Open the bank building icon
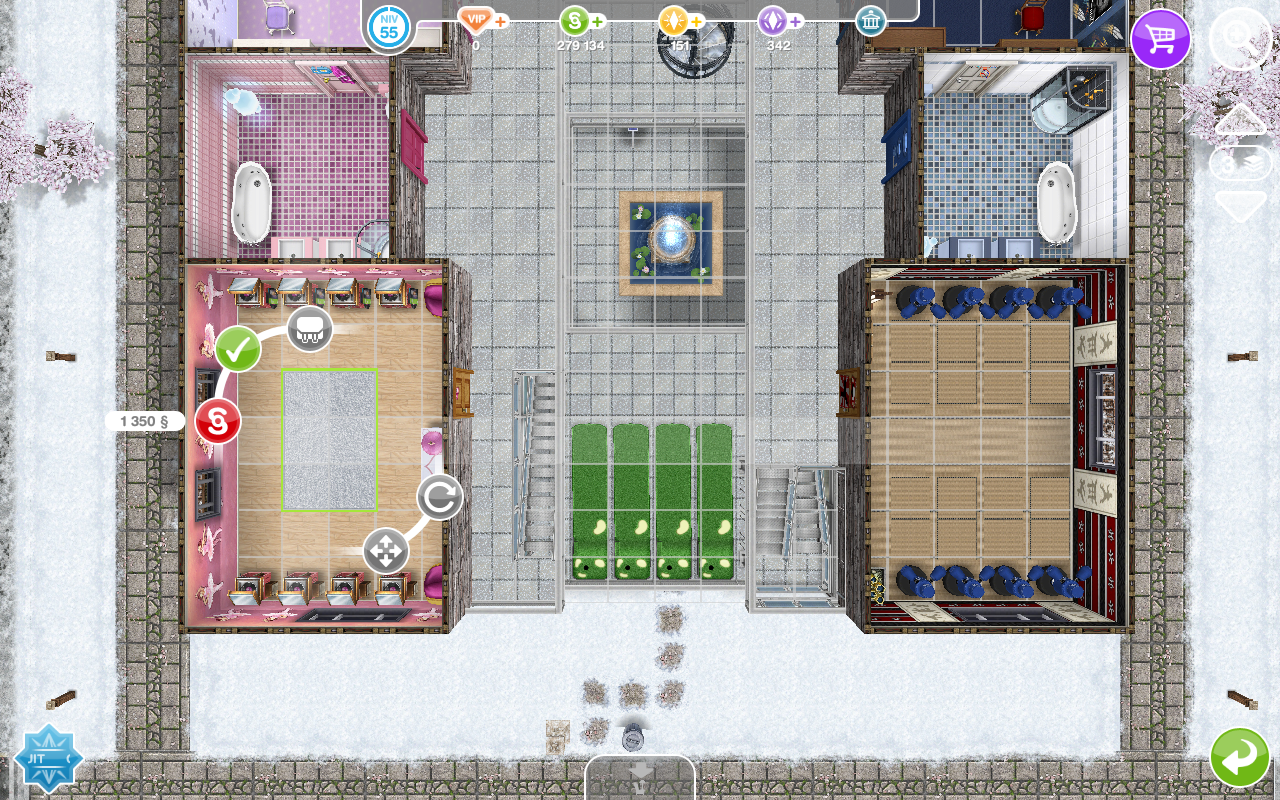The image size is (1280, 800). tap(871, 21)
